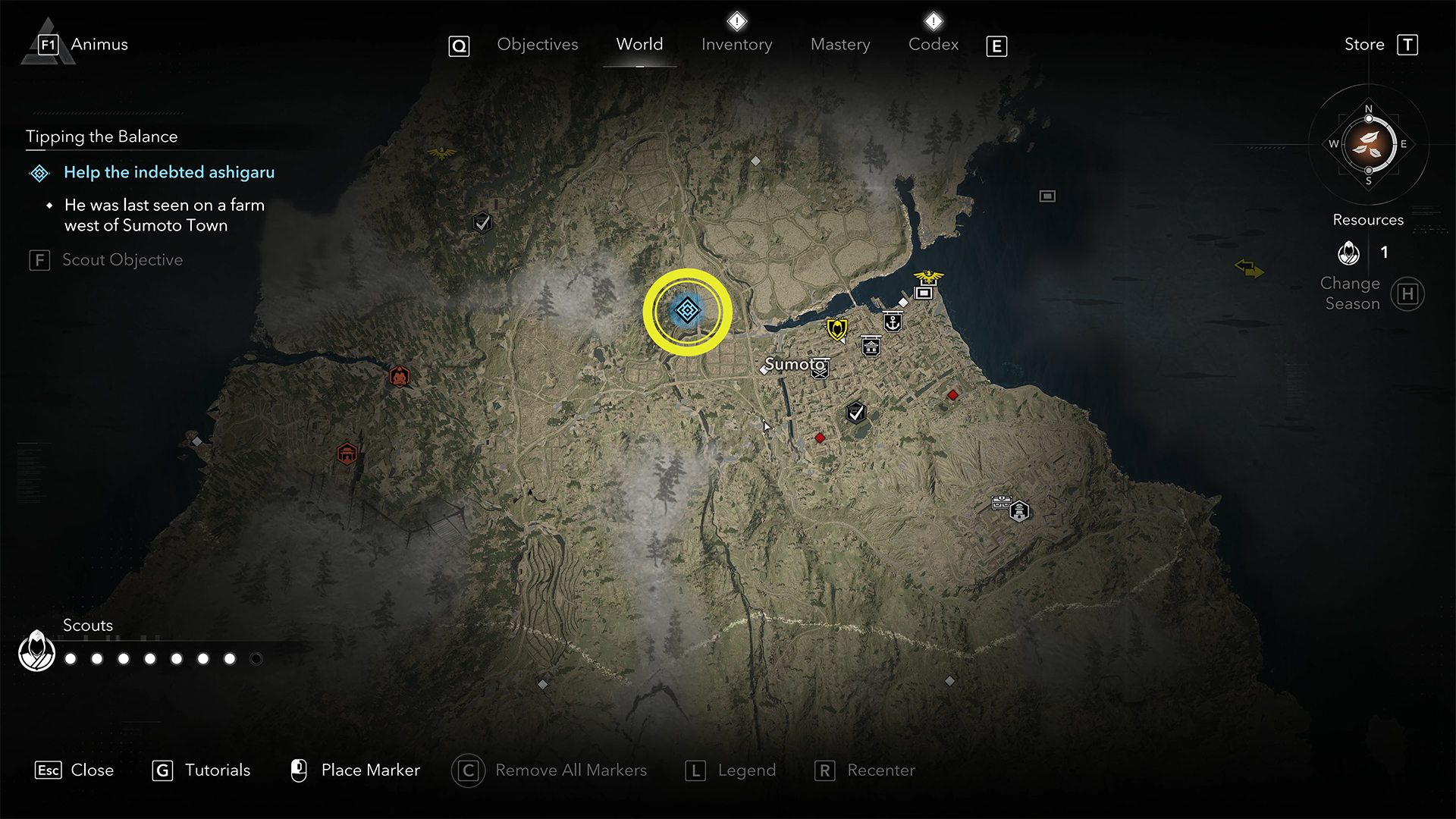1456x819 pixels.
Task: Select the yellow shield marker near Sumoto
Action: point(836,329)
